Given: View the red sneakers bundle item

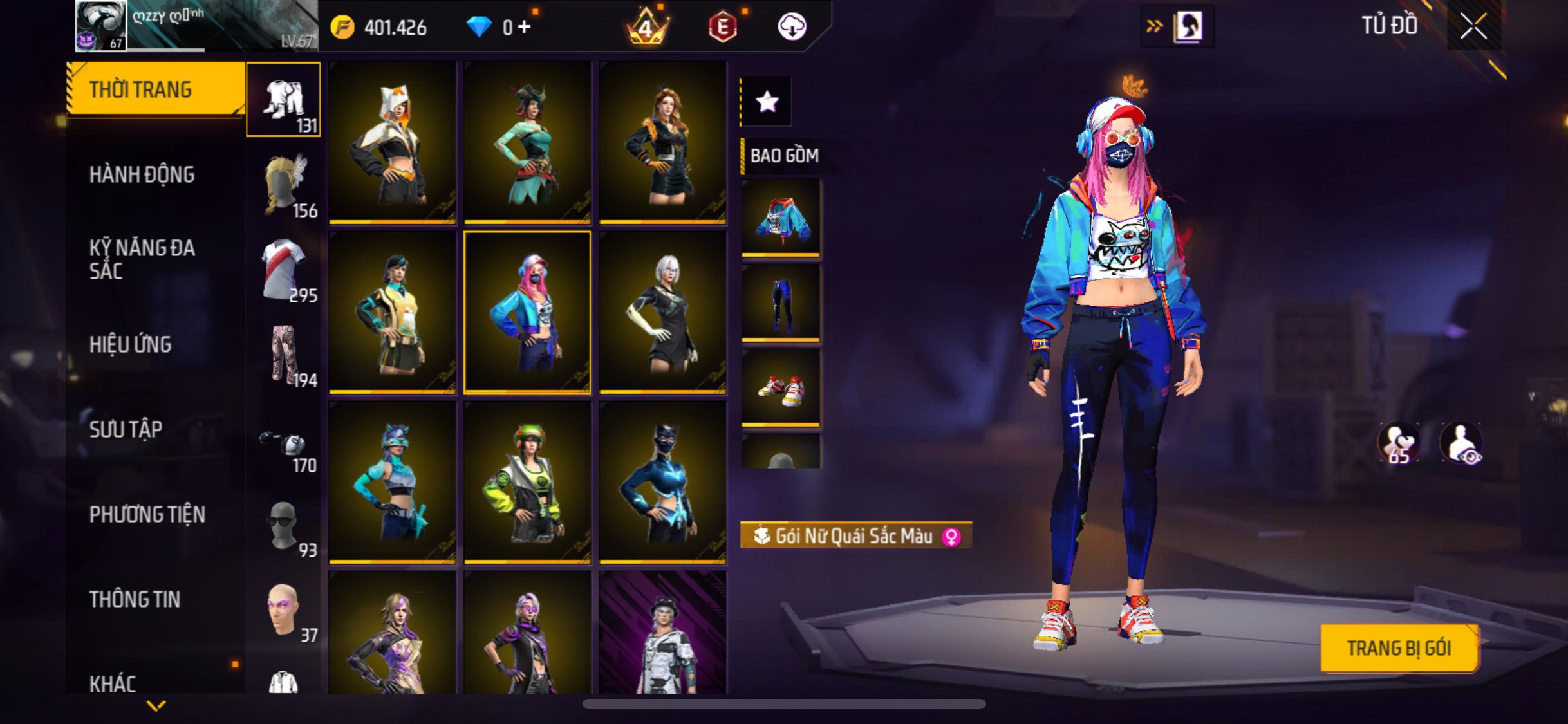Looking at the screenshot, I should click(781, 387).
